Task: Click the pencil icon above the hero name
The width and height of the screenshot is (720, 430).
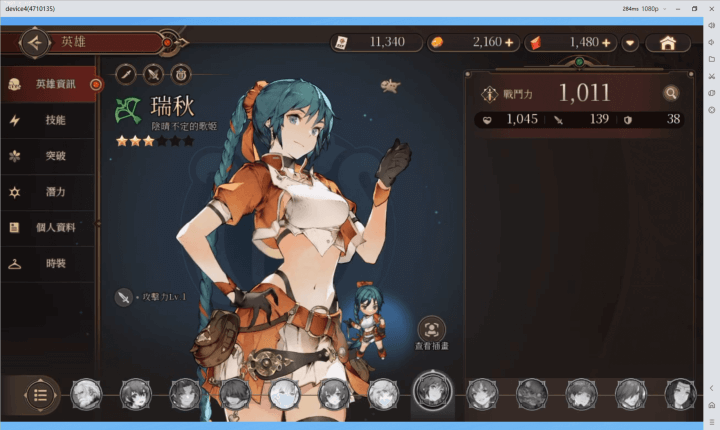Action: point(126,73)
